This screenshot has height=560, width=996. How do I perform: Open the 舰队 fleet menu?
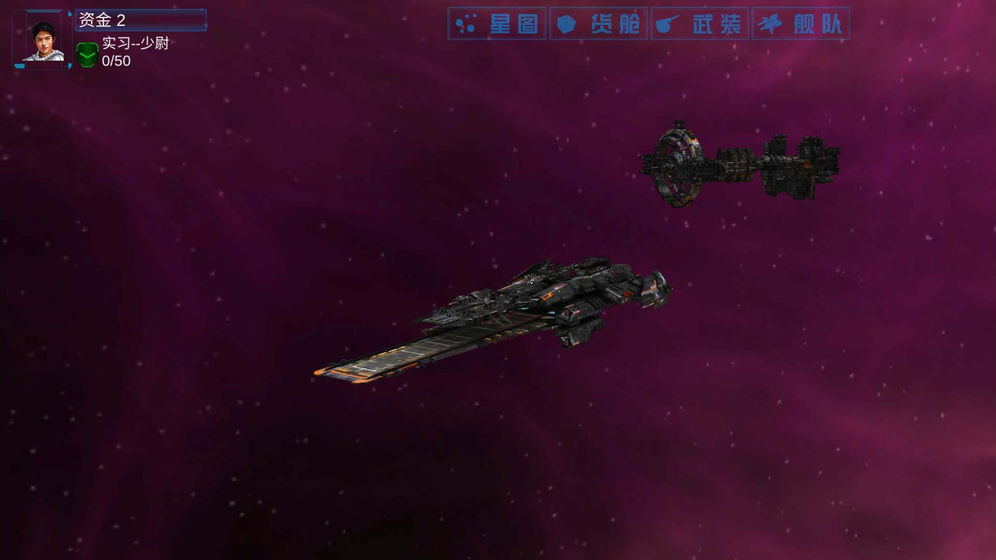pyautogui.click(x=801, y=24)
